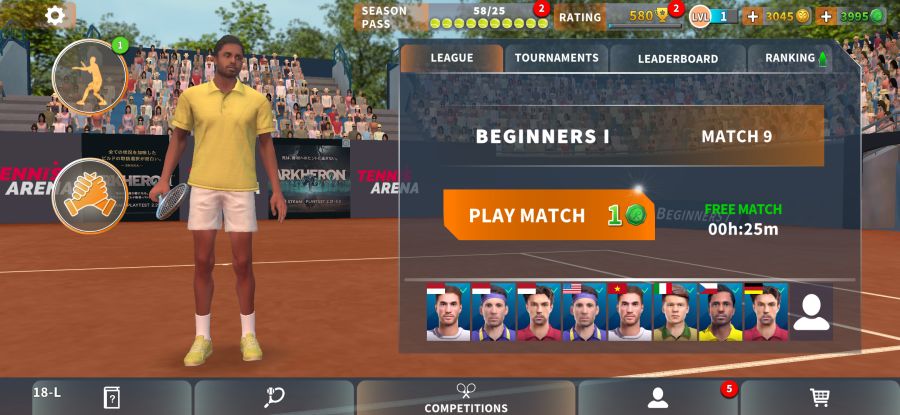Viewport: 900px width, 415px height.
Task: Open the shop cart
Action: (820, 397)
